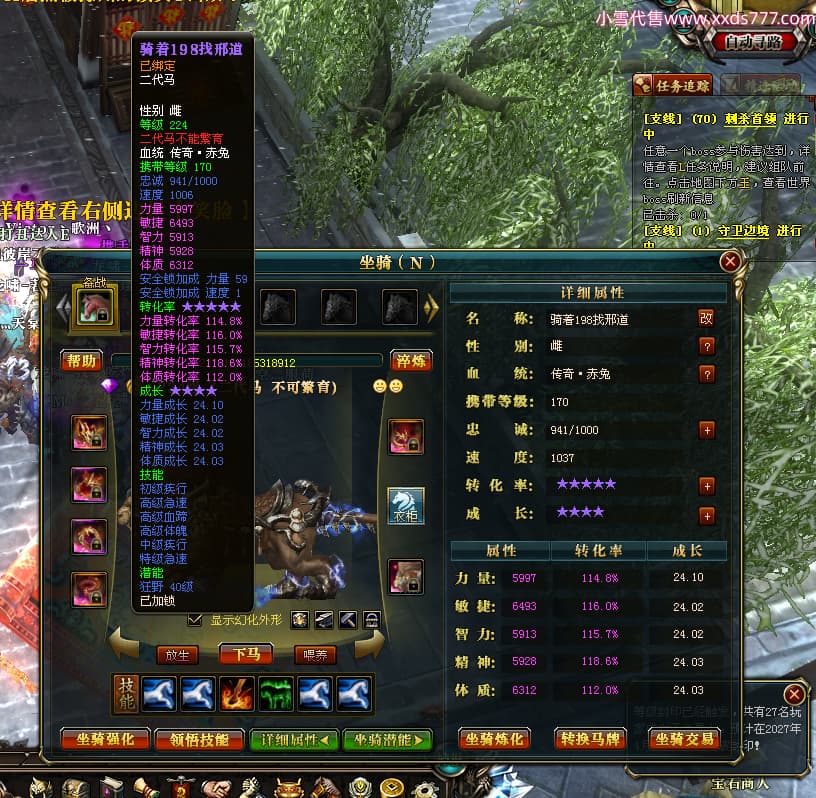Open the 坐骑潜能 mount potential panel
The width and height of the screenshot is (816, 798).
[x=387, y=740]
